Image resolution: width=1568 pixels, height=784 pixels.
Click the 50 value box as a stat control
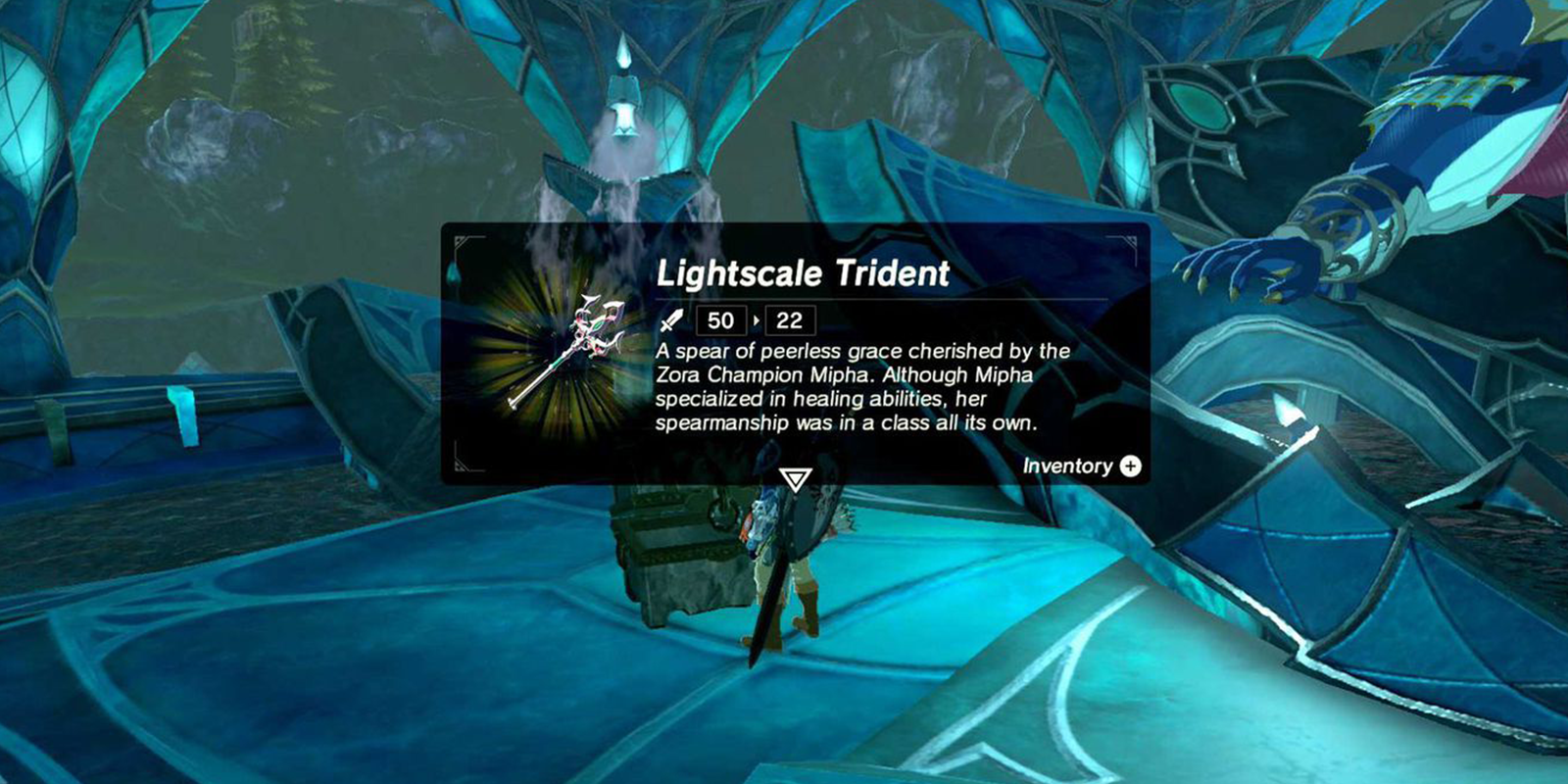click(x=720, y=318)
